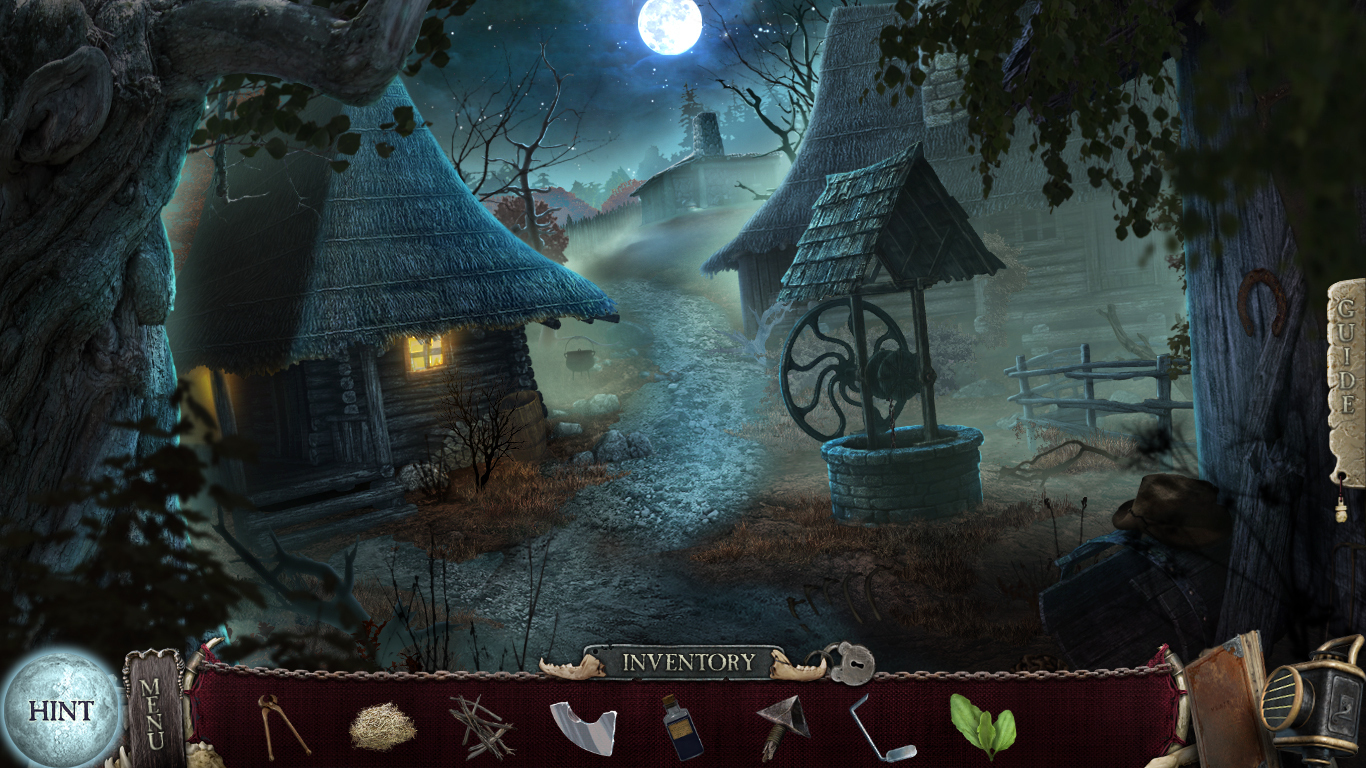Pick the metal funnel item
The width and height of the screenshot is (1366, 768).
(782, 726)
